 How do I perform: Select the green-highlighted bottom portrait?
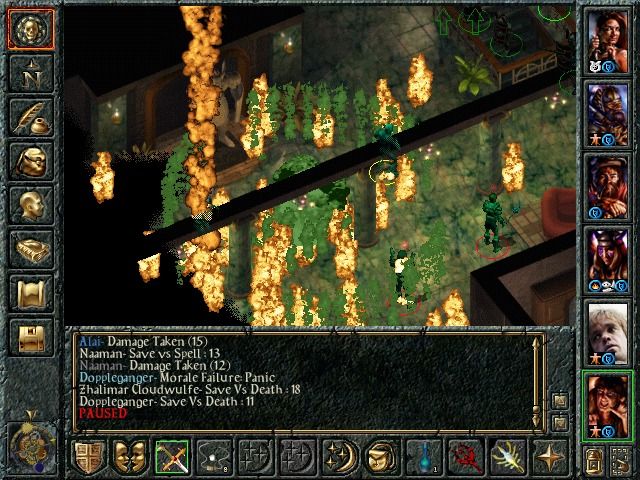click(x=607, y=404)
